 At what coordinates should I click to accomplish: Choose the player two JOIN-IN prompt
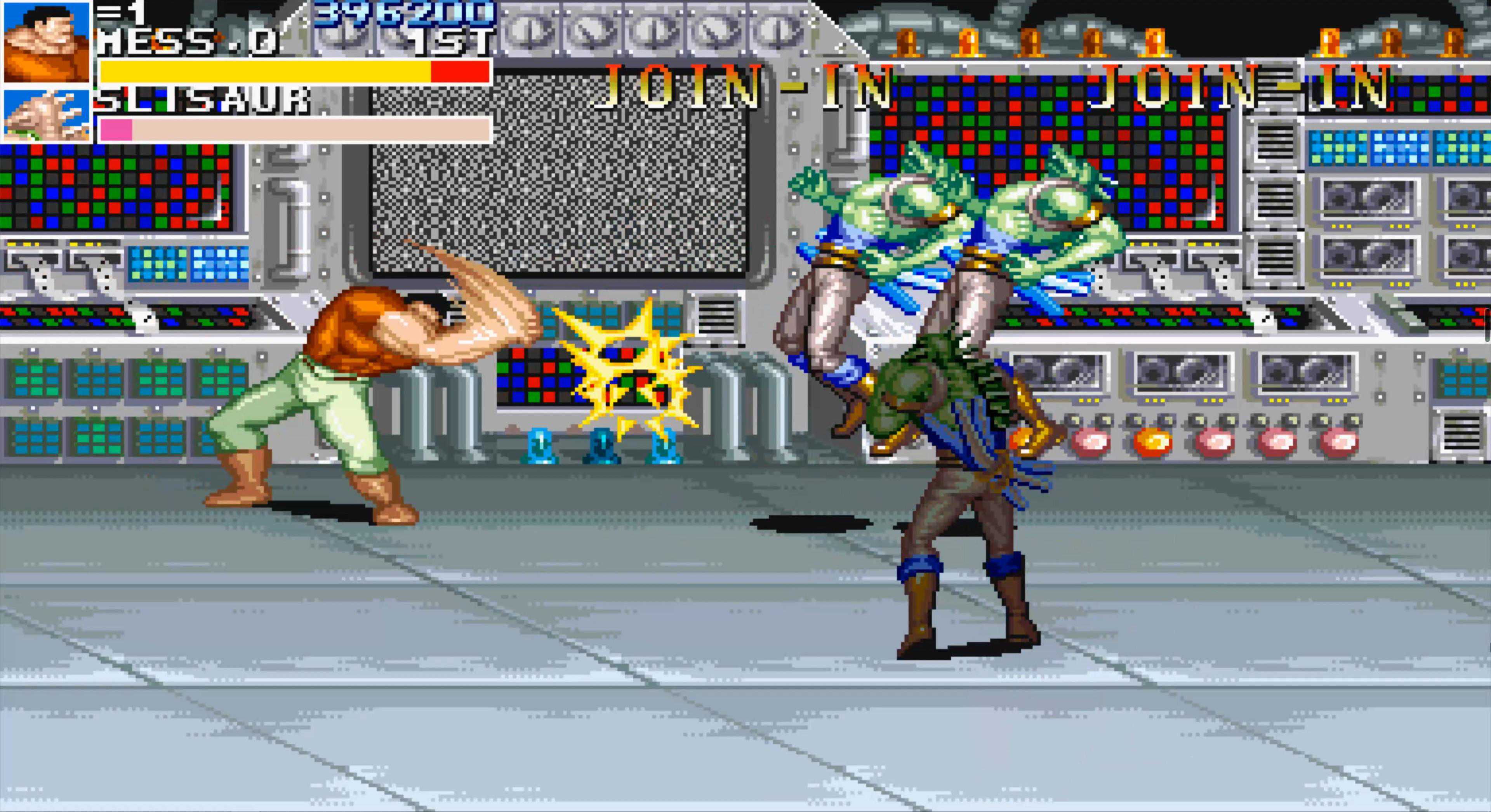coord(747,88)
